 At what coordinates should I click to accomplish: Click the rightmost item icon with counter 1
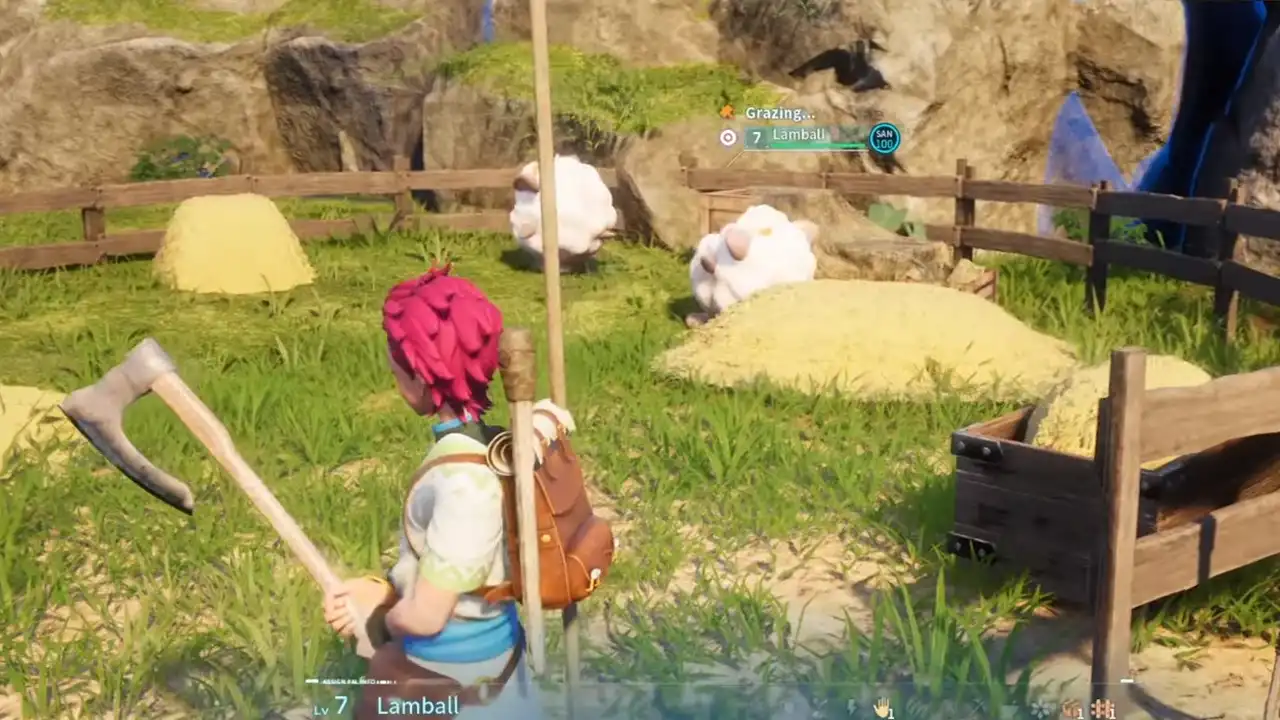[x=1103, y=707]
